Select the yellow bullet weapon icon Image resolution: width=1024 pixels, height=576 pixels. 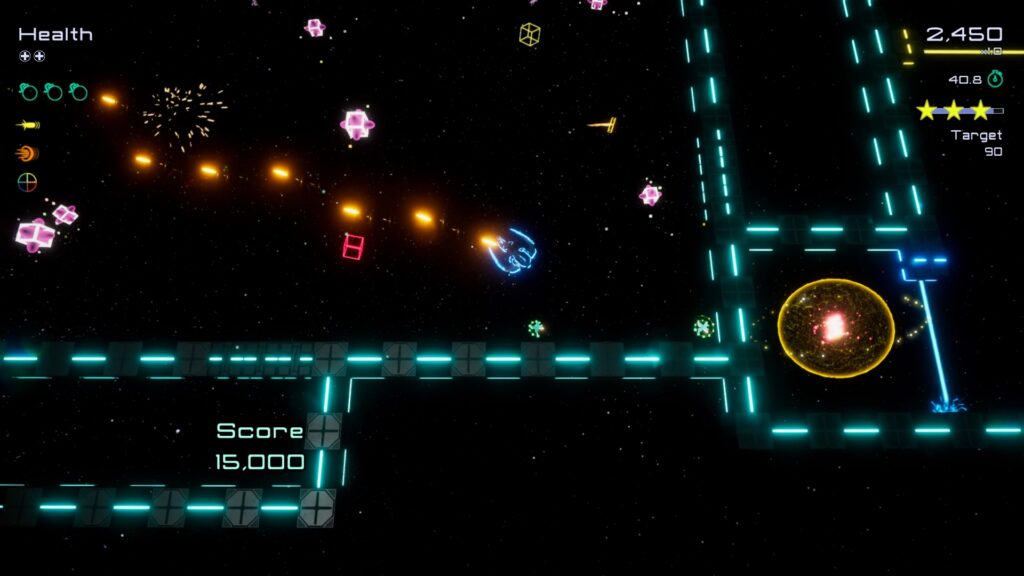pyautogui.click(x=28, y=125)
